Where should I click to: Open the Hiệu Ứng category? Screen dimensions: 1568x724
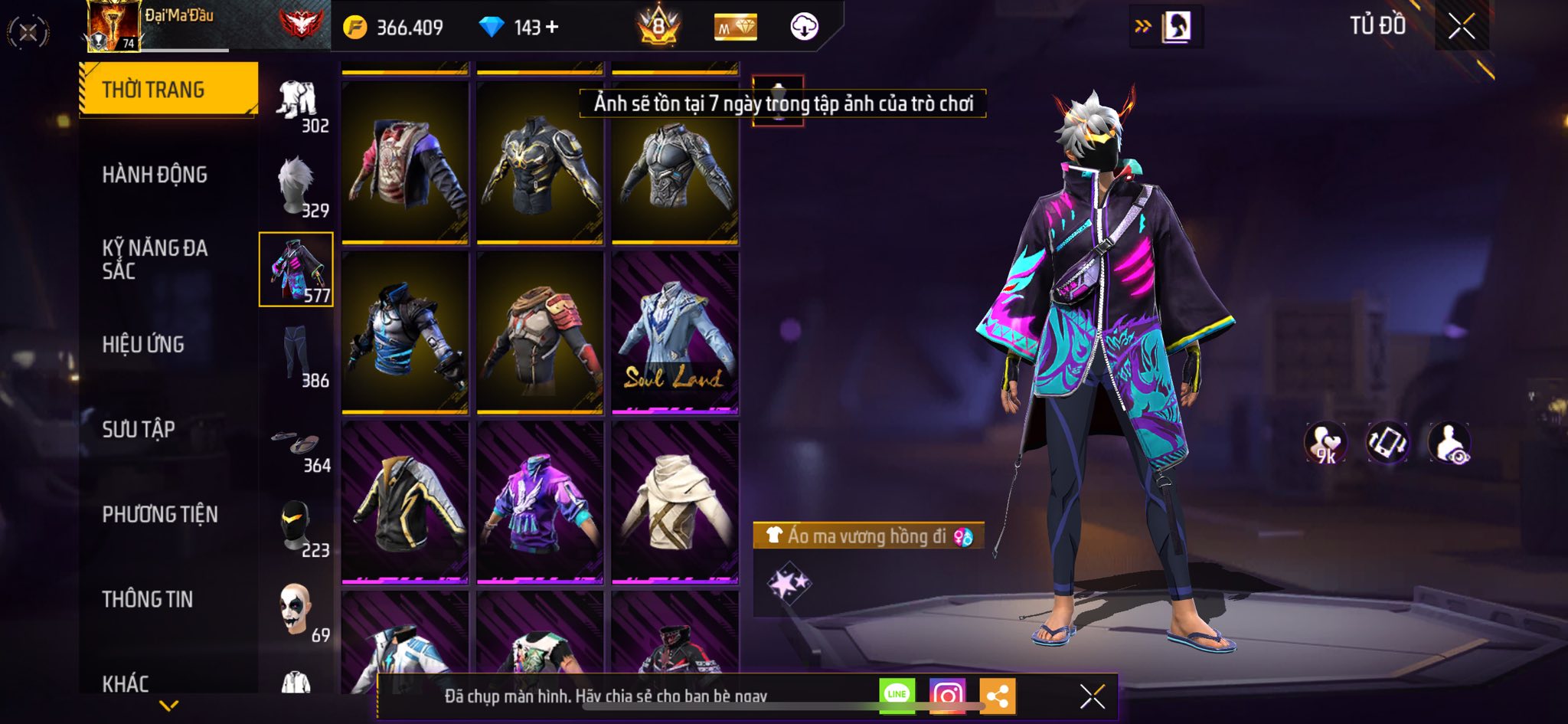pyautogui.click(x=143, y=345)
